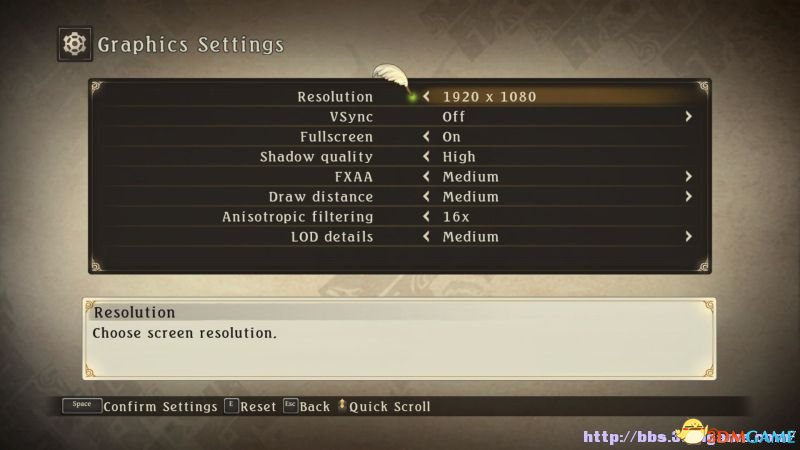The height and width of the screenshot is (450, 800).
Task: Select the Fullscreen setting row
Action: pos(336,137)
